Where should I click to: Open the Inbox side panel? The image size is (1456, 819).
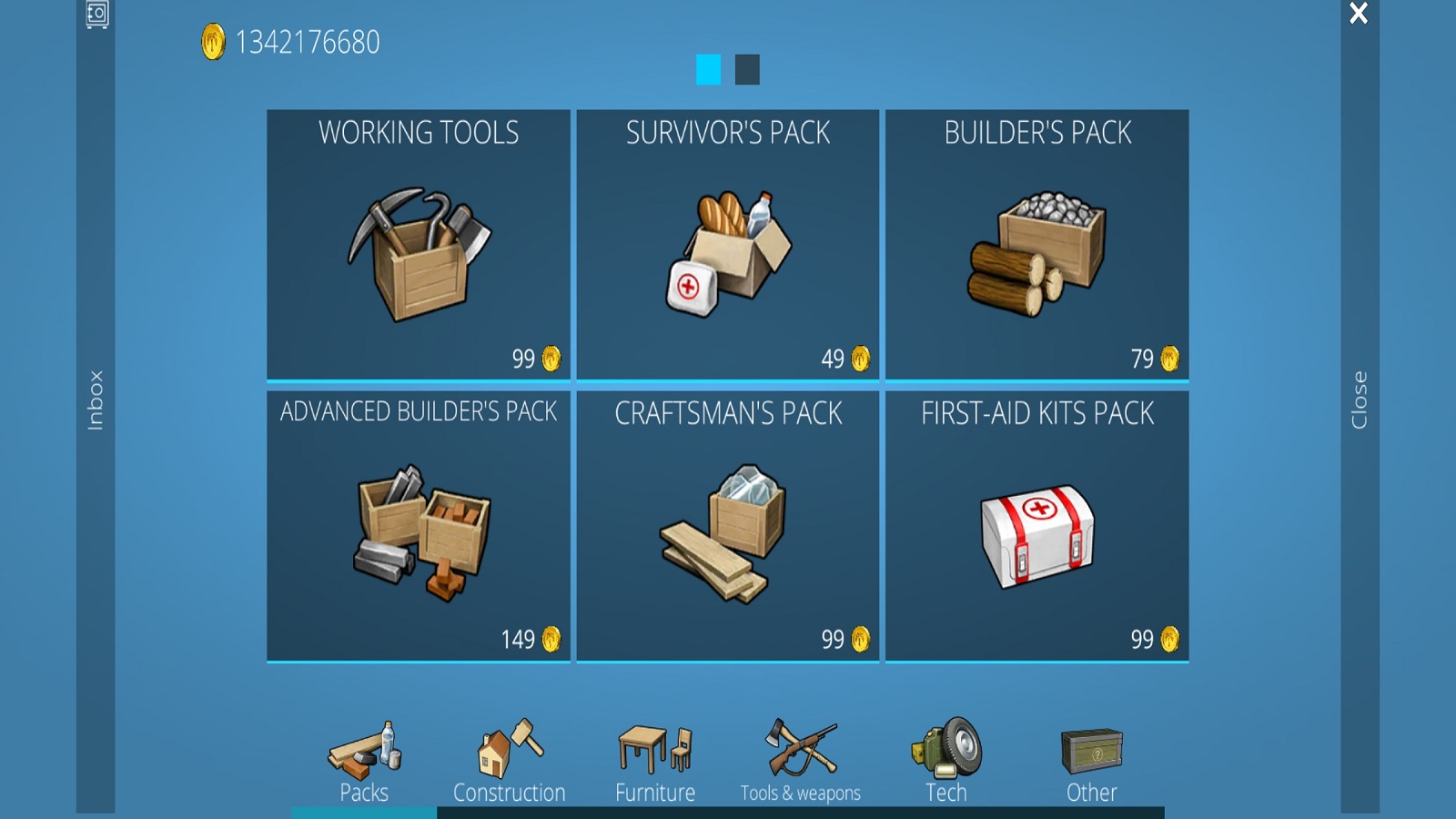[96, 400]
